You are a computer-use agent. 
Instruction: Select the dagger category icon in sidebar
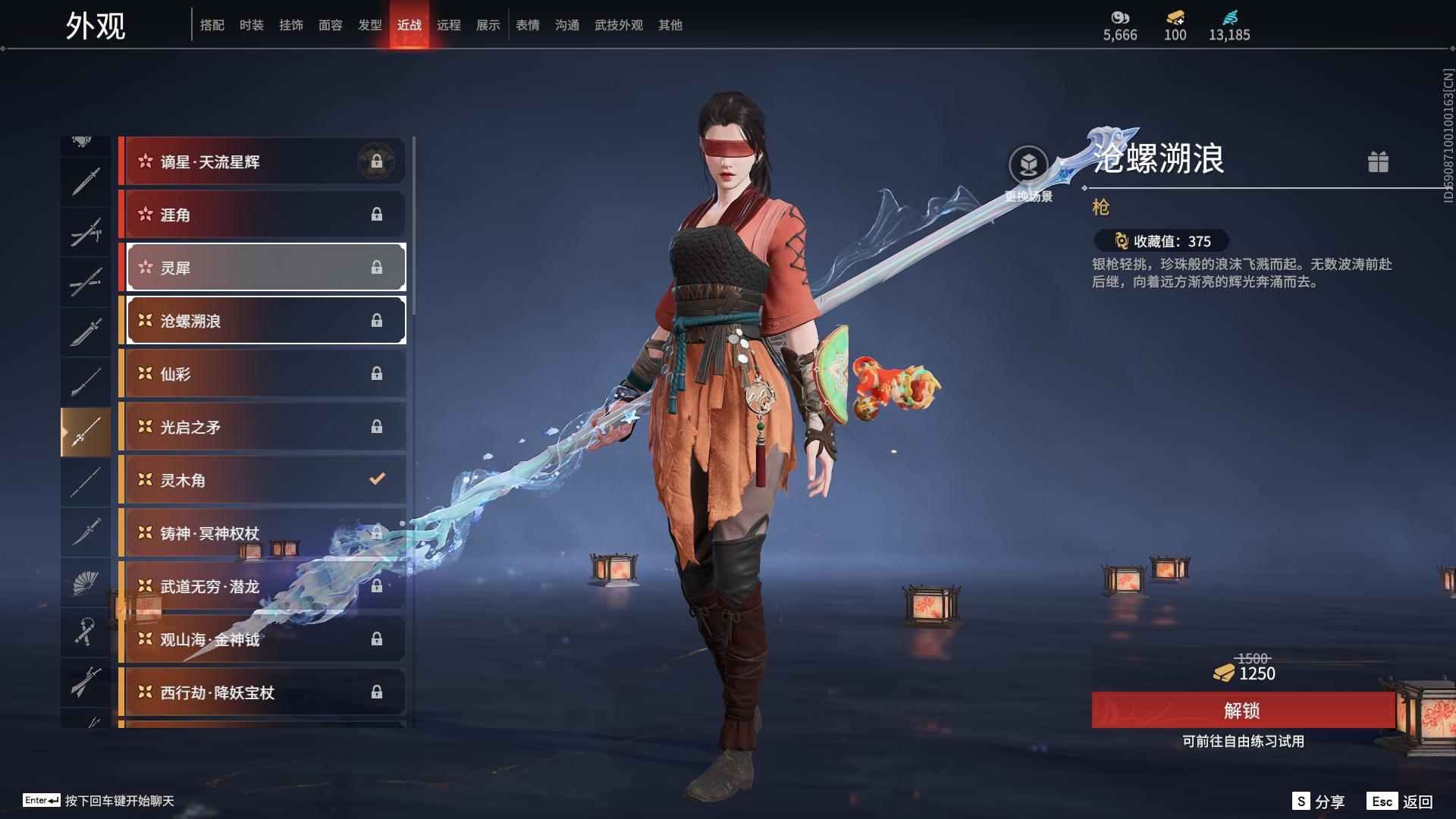[x=86, y=531]
